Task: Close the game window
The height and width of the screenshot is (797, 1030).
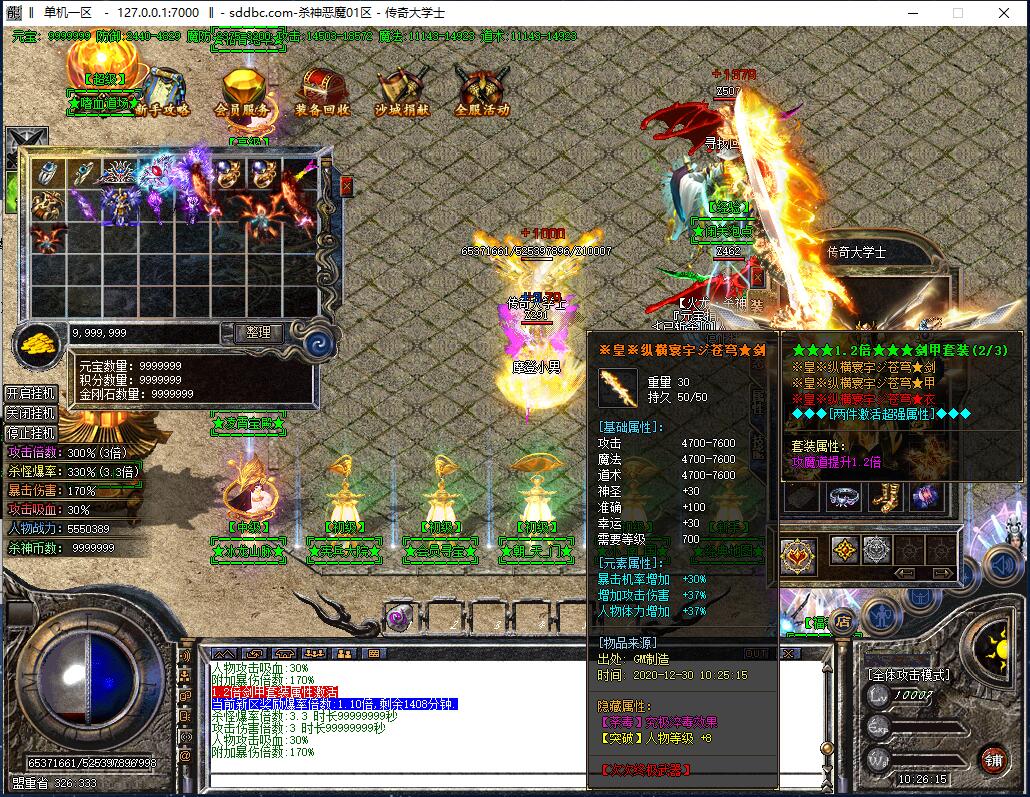Action: (x=1003, y=13)
